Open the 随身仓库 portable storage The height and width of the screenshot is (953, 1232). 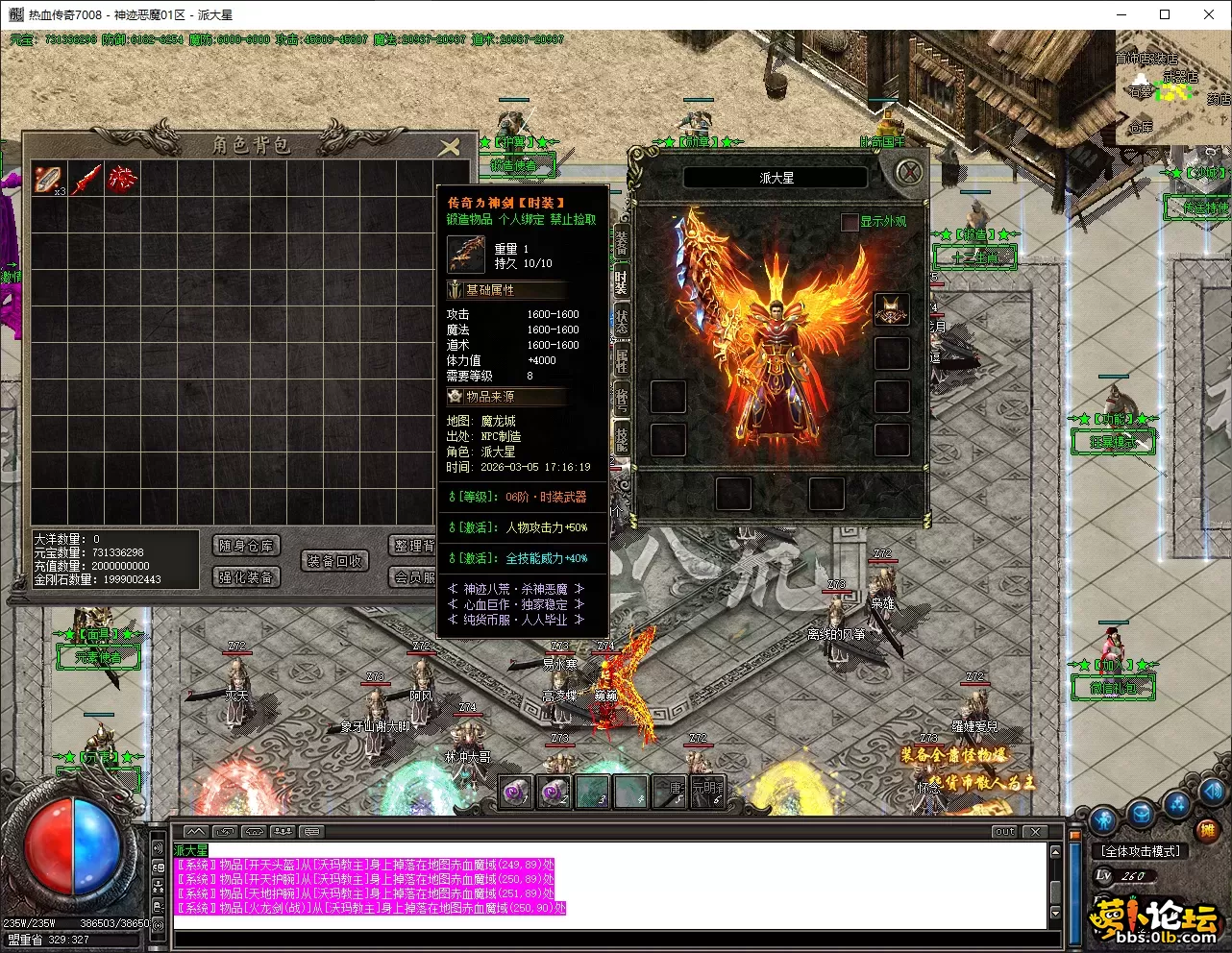point(246,546)
